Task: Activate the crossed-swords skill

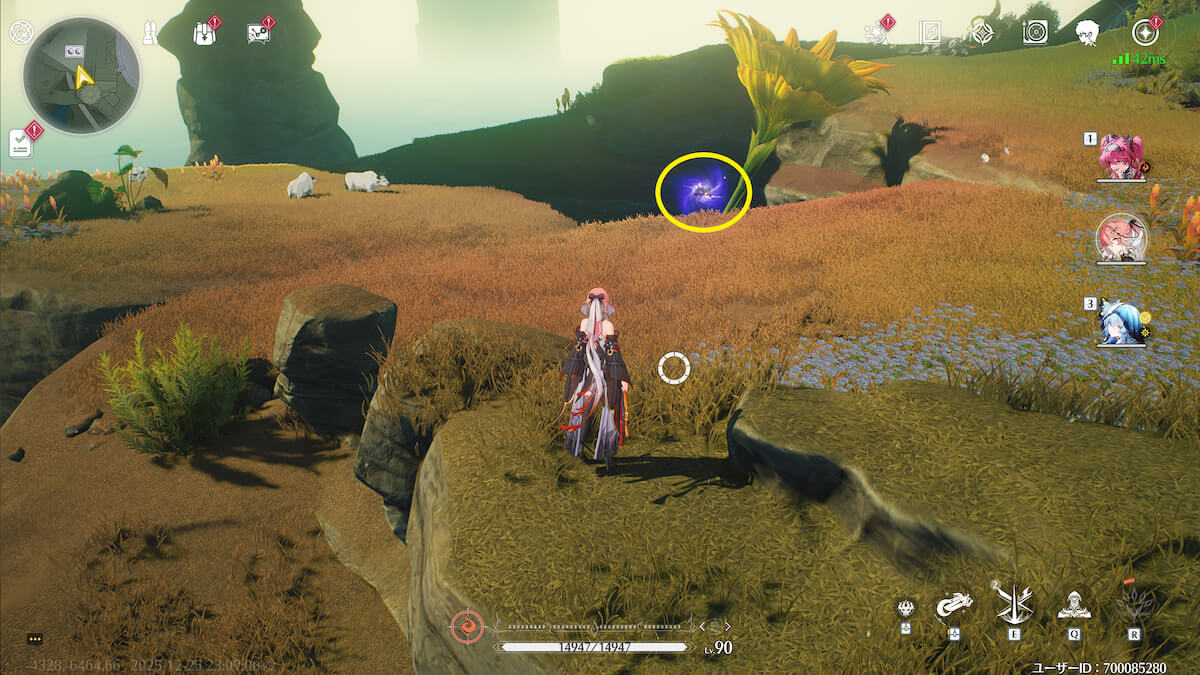Action: click(x=1013, y=603)
